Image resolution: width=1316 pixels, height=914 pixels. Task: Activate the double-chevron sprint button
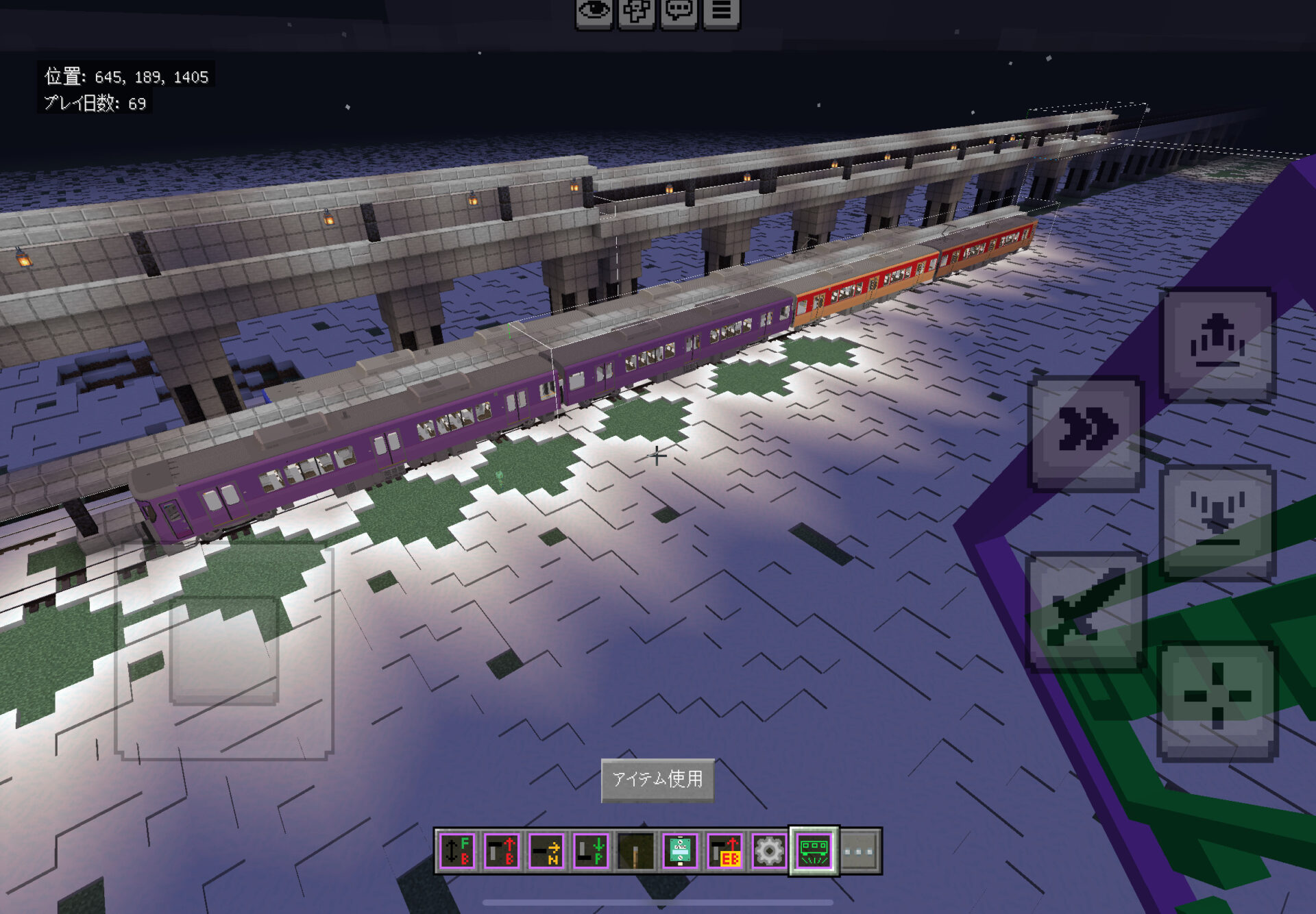pos(1086,433)
